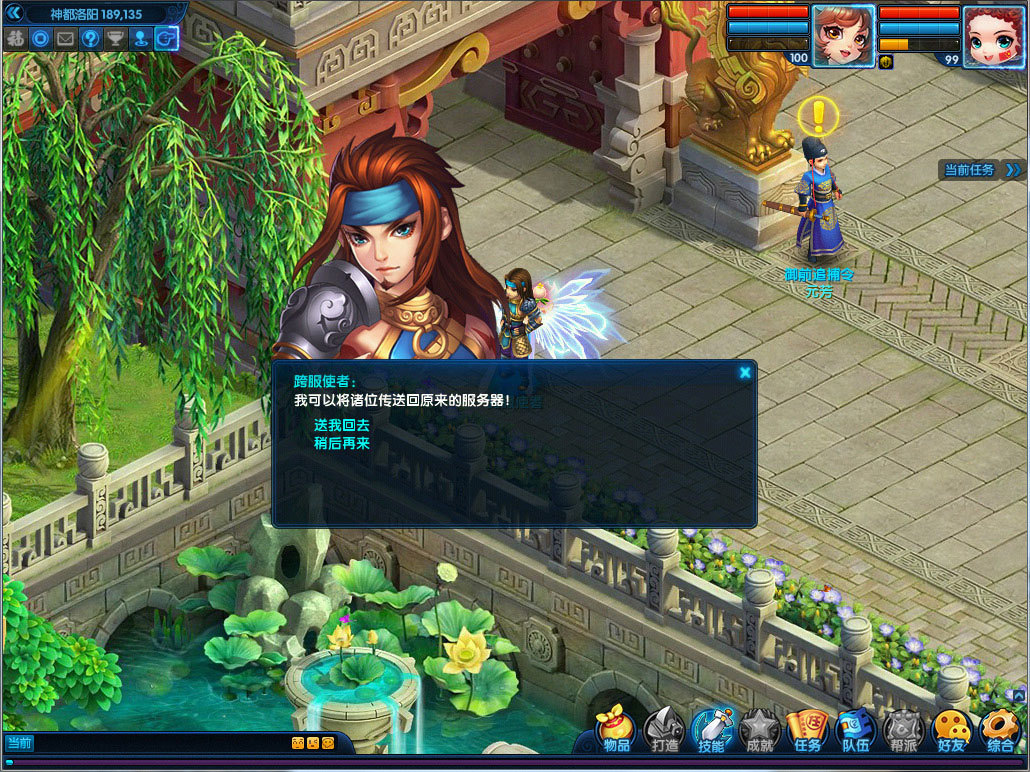The image size is (1030, 772).
Task: Open the 任务 quest scroll menu
Action: point(807,731)
